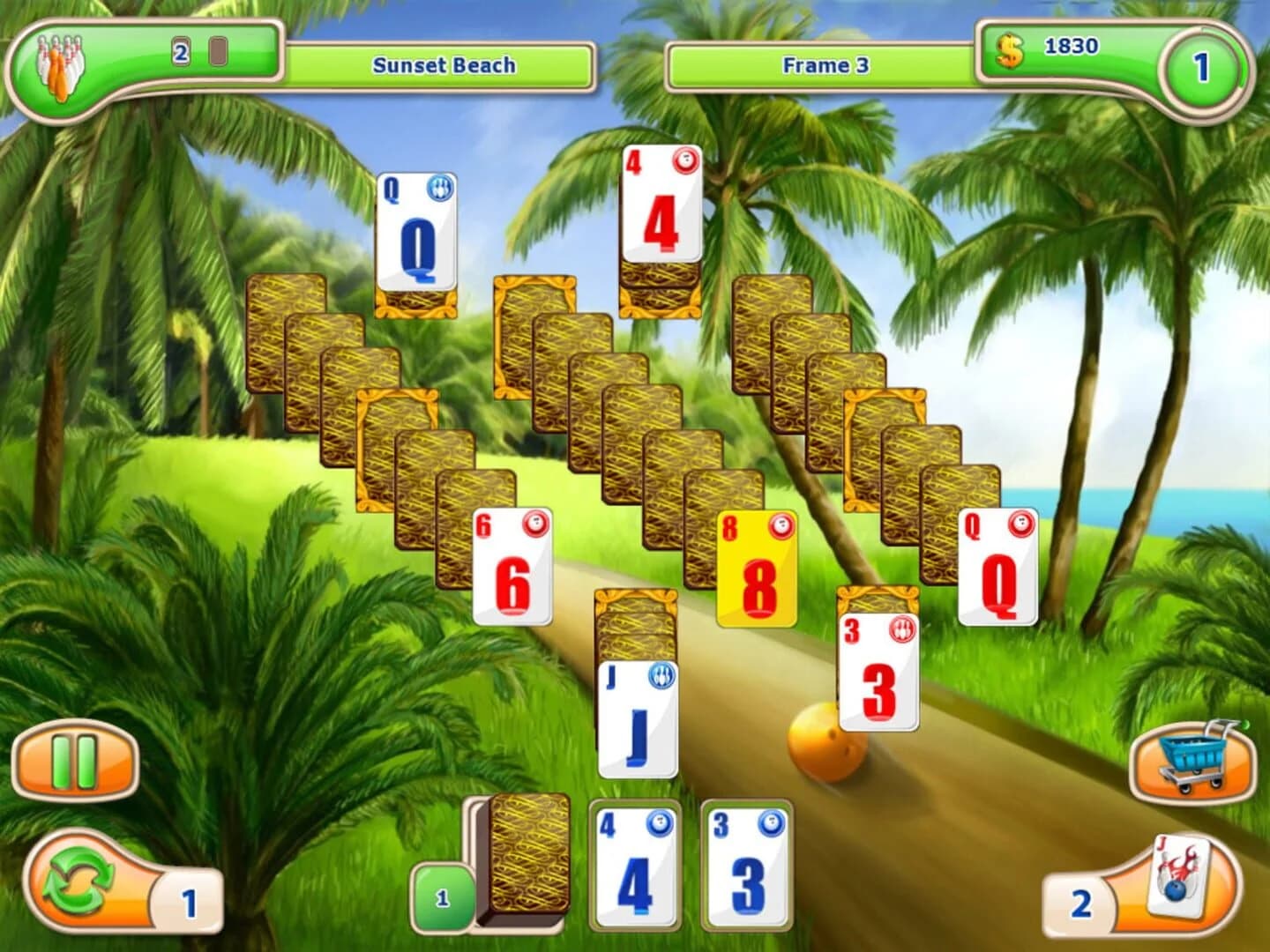Click the round 1 badge top right
The width and height of the screenshot is (1270, 952).
(1201, 66)
